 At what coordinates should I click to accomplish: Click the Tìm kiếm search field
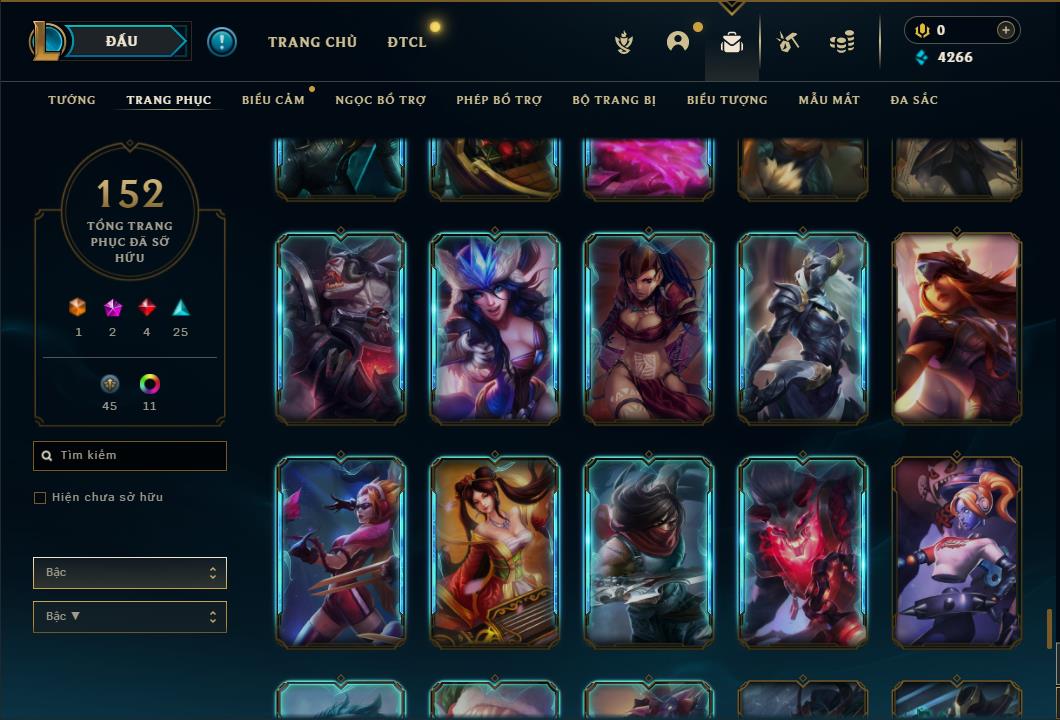pyautogui.click(x=130, y=456)
